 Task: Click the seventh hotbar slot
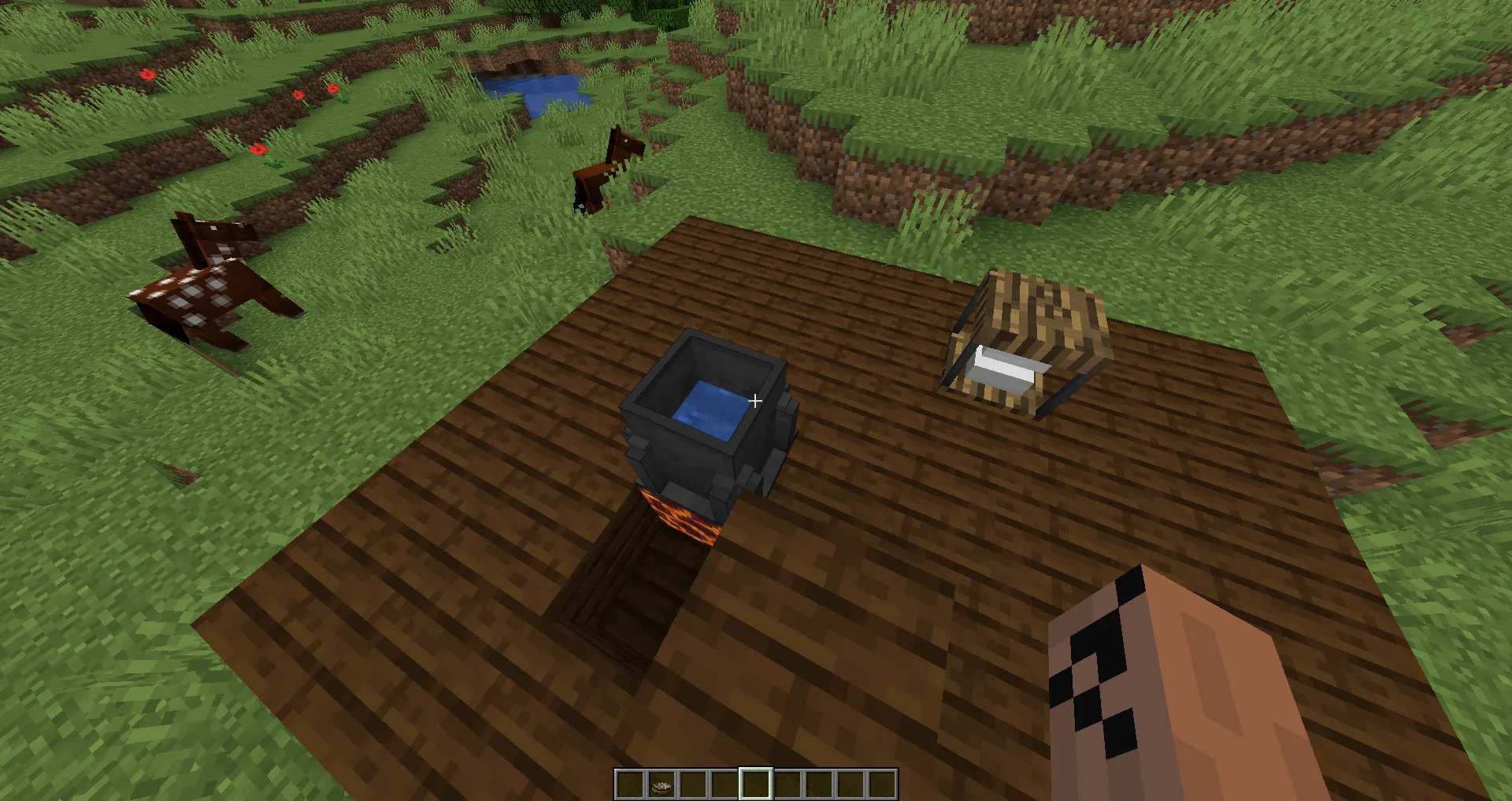(x=819, y=784)
